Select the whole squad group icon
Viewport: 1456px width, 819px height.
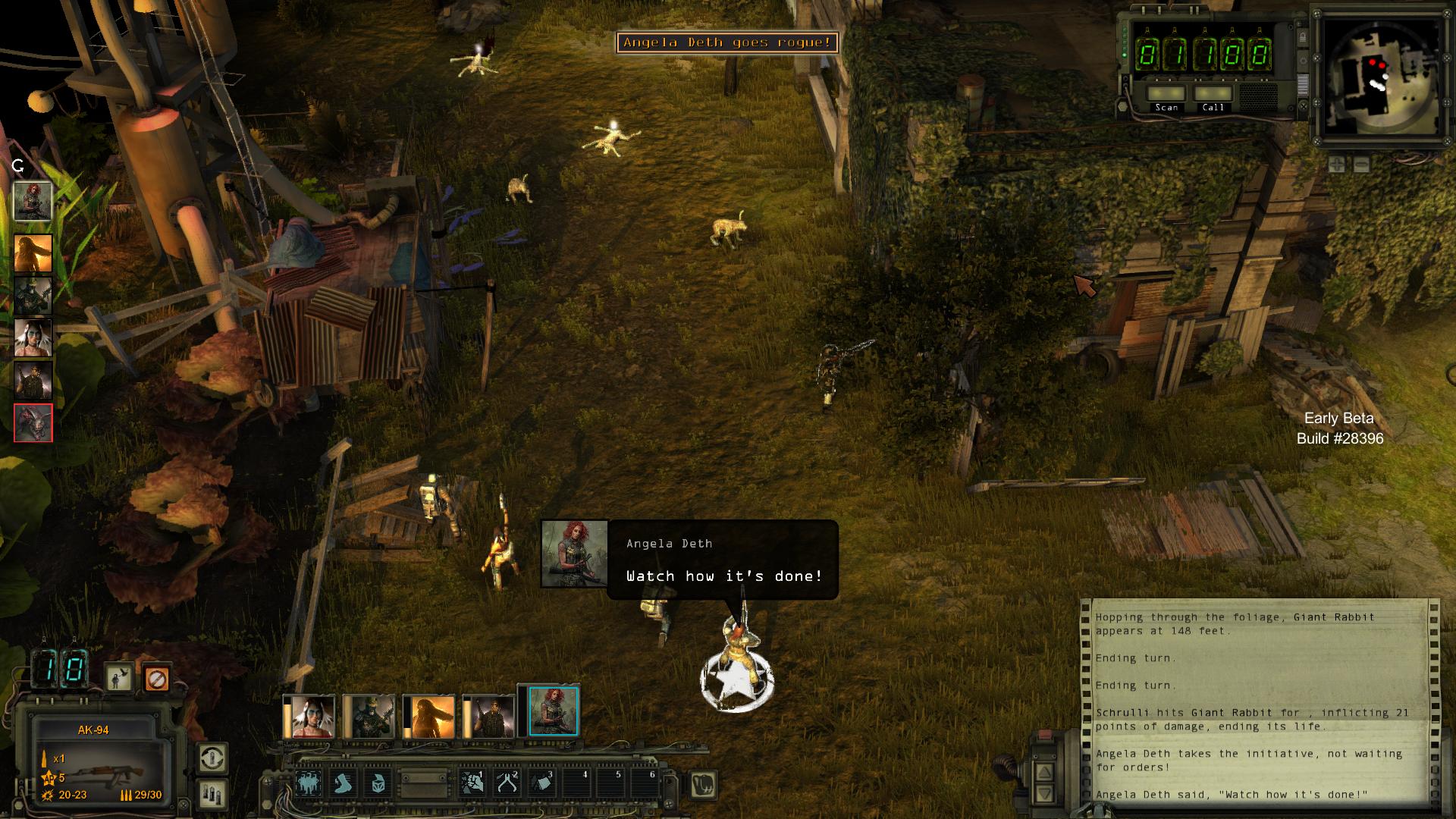click(308, 783)
